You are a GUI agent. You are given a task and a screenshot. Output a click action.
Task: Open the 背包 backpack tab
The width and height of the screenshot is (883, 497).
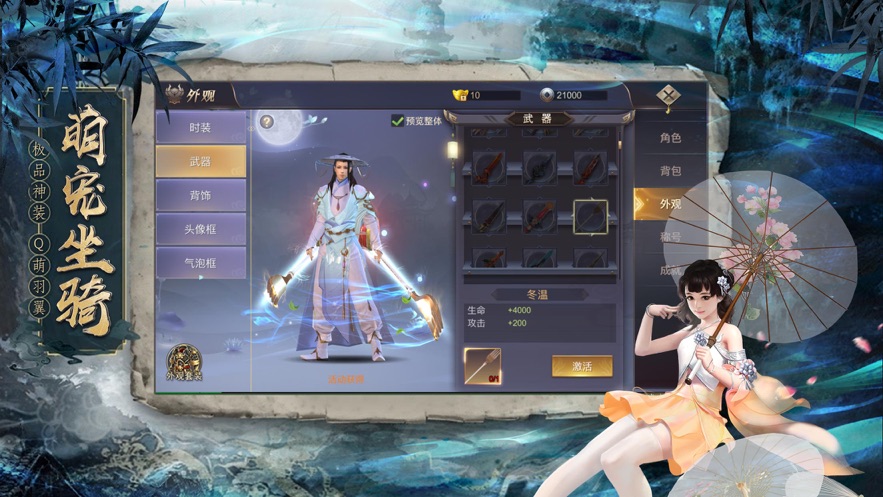tap(669, 171)
